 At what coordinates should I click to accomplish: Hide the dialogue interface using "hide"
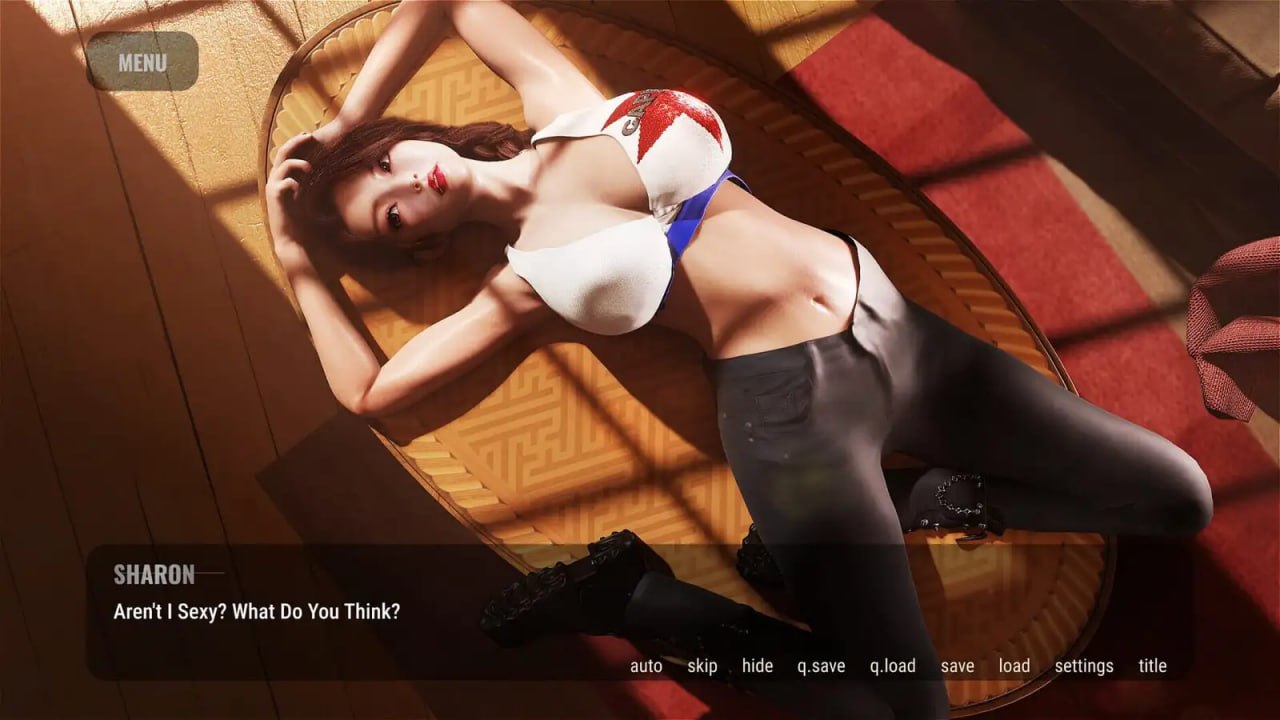click(x=757, y=665)
